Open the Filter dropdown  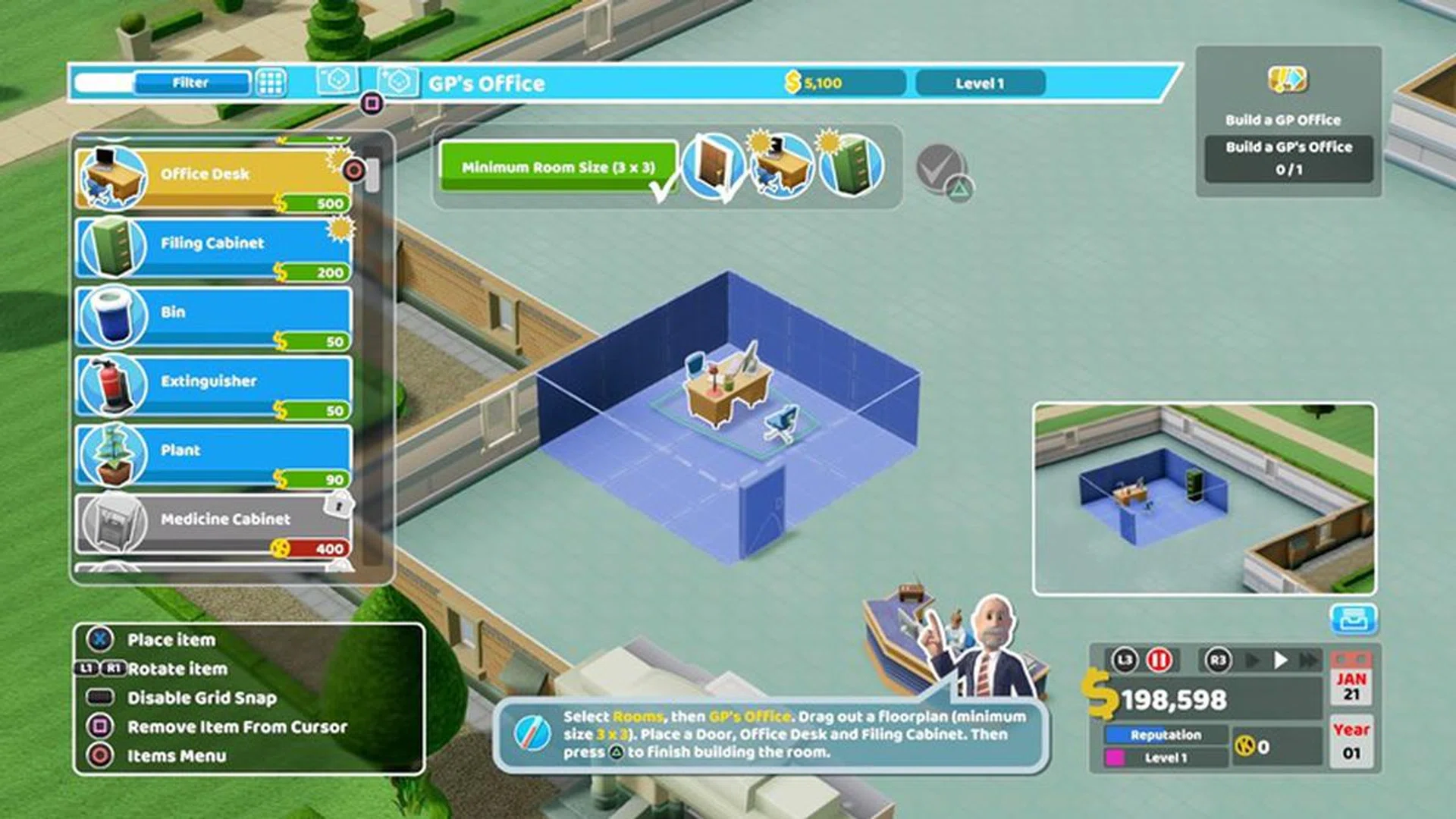192,83
